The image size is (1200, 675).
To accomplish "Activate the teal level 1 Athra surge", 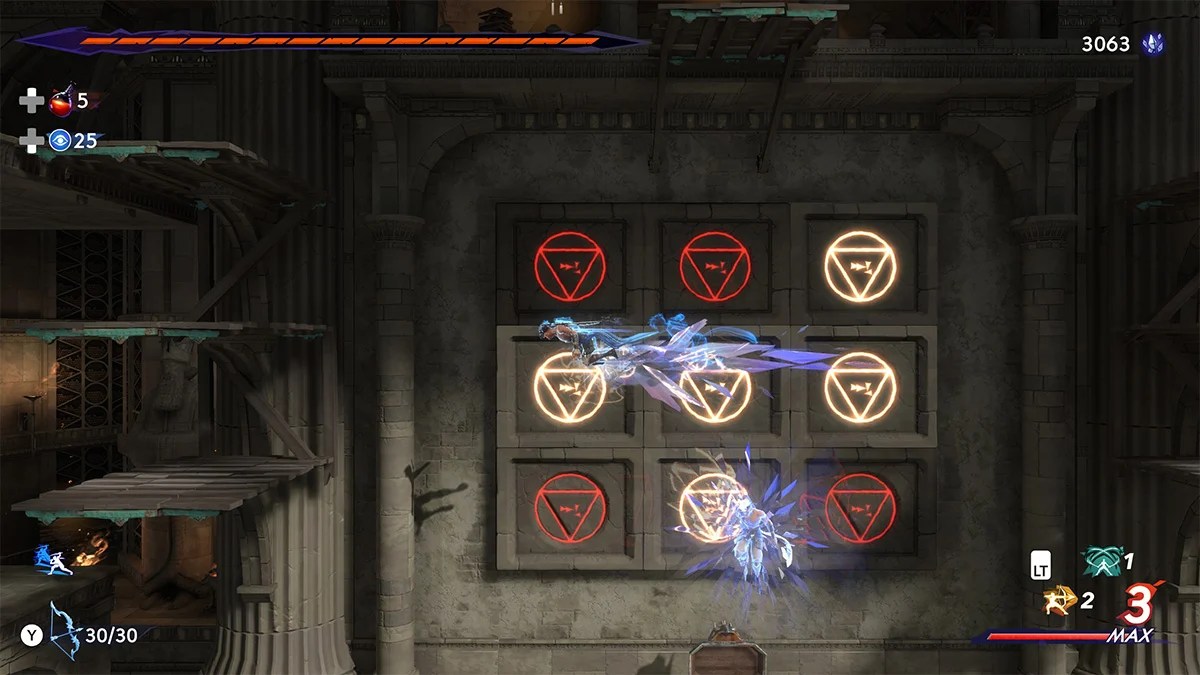I will [1100, 562].
